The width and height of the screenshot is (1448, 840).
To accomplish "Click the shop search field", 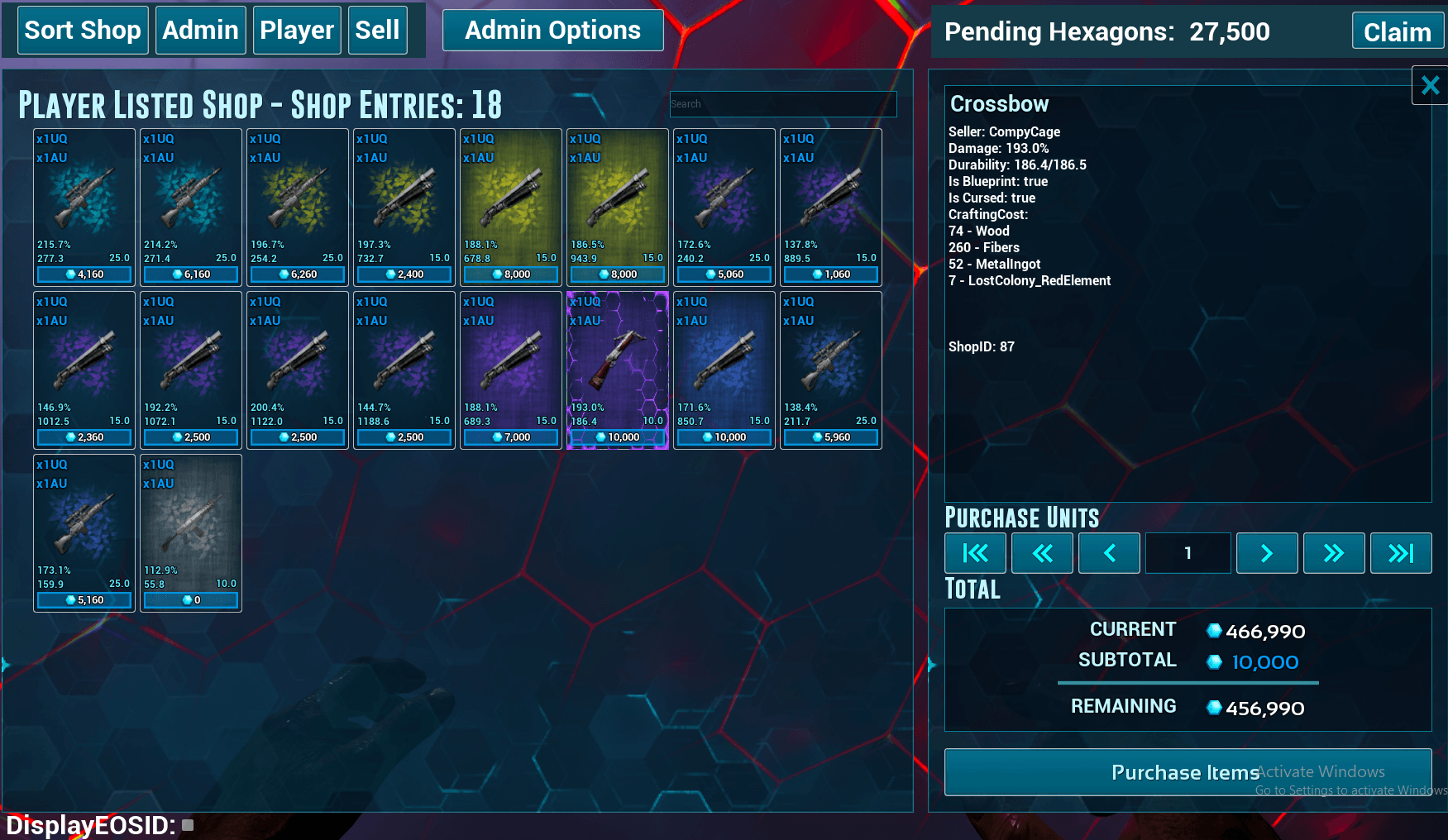I will (782, 104).
